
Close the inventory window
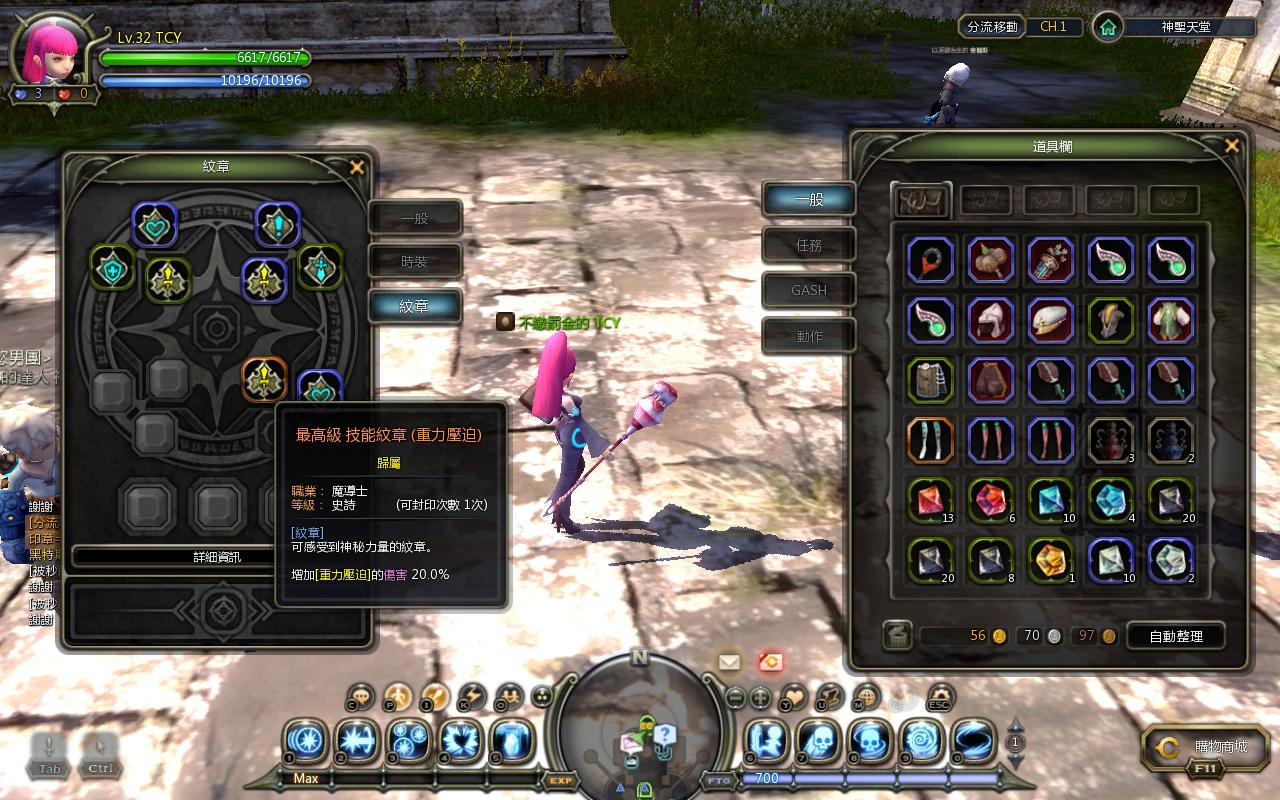1232,146
